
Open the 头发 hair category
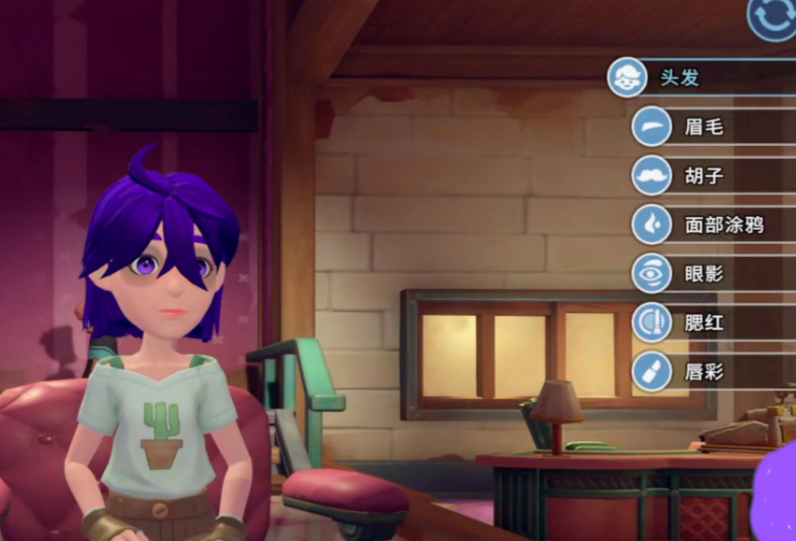680,78
